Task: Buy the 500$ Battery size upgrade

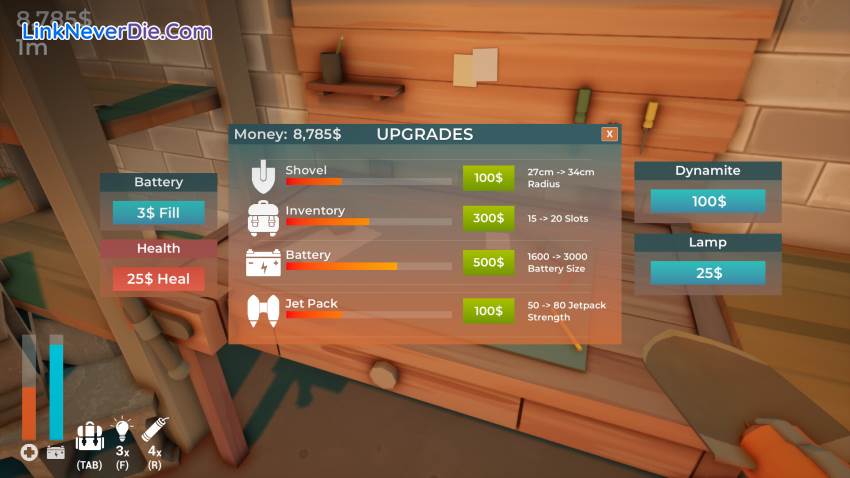Action: click(x=488, y=262)
